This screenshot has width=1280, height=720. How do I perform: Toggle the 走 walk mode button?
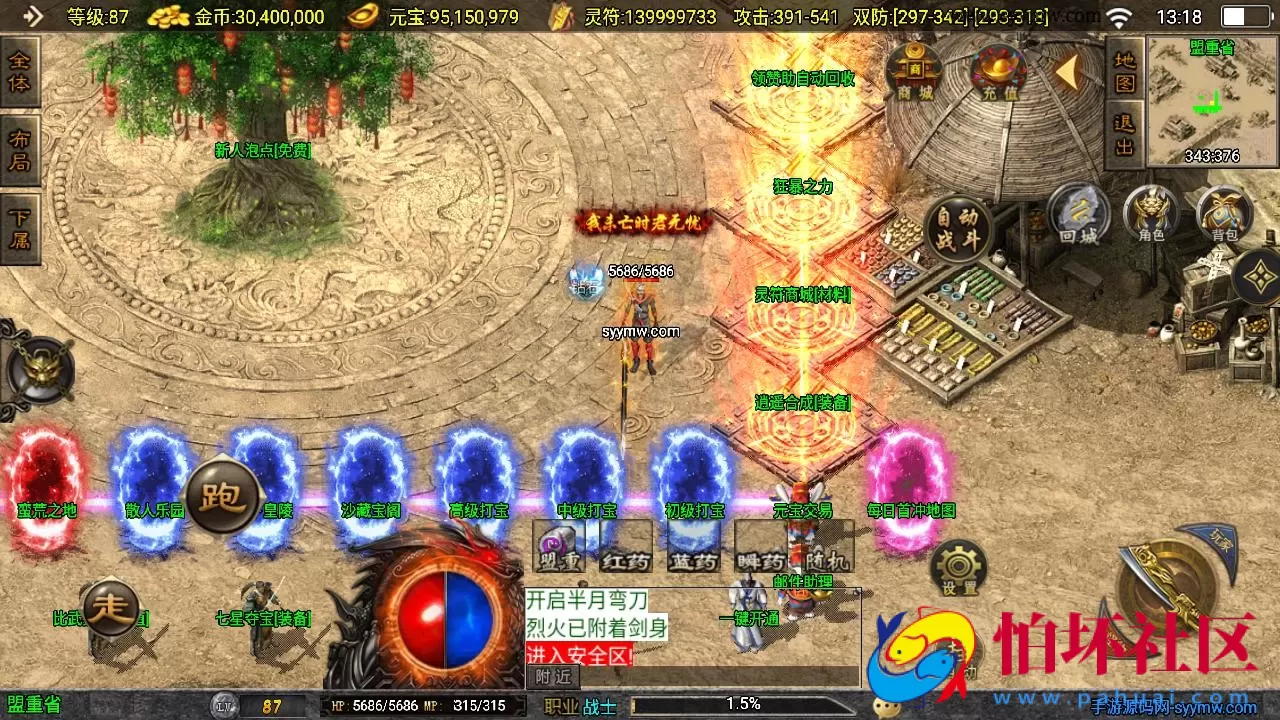tap(110, 607)
